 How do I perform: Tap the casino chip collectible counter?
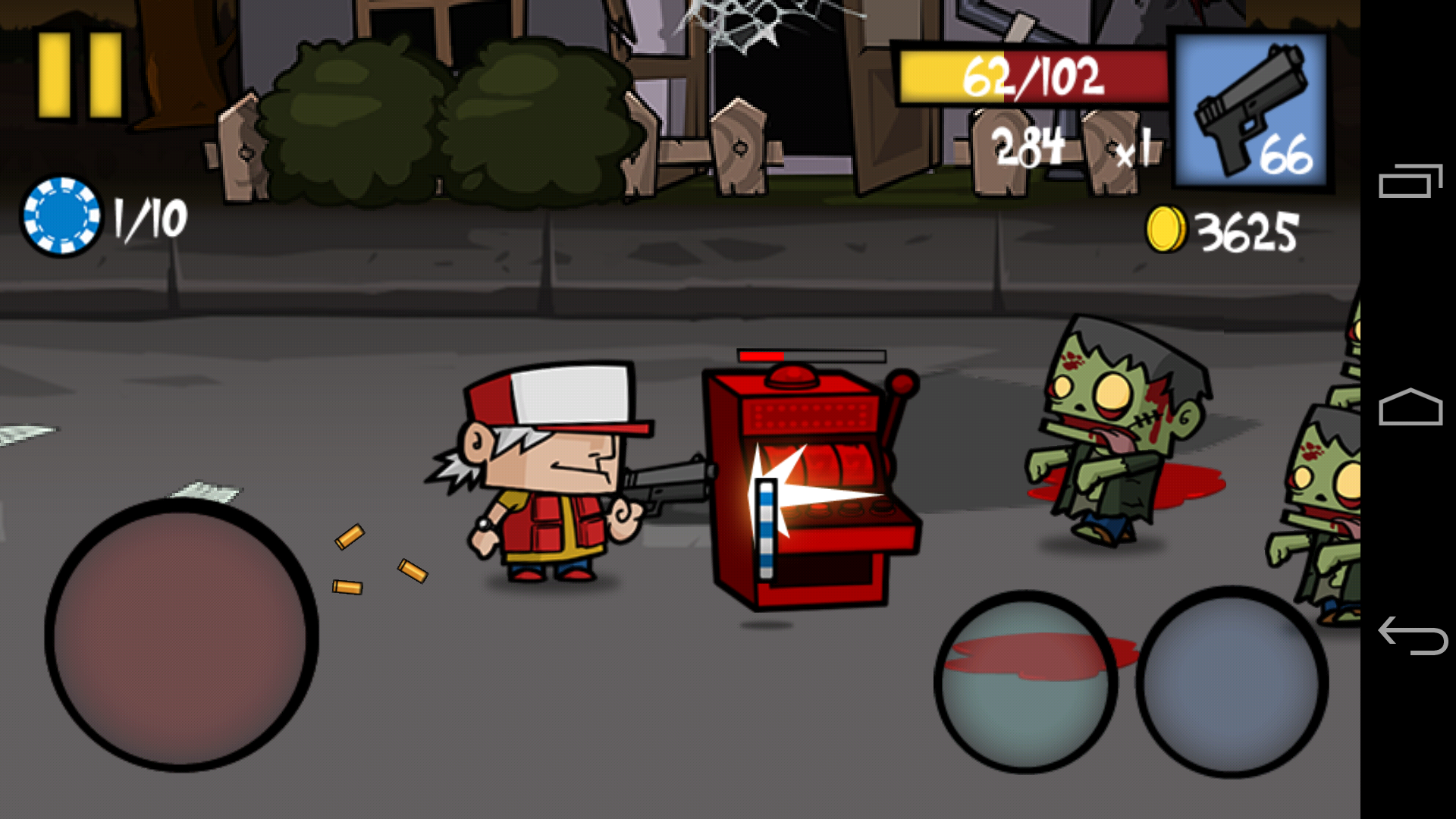pyautogui.click(x=64, y=218)
